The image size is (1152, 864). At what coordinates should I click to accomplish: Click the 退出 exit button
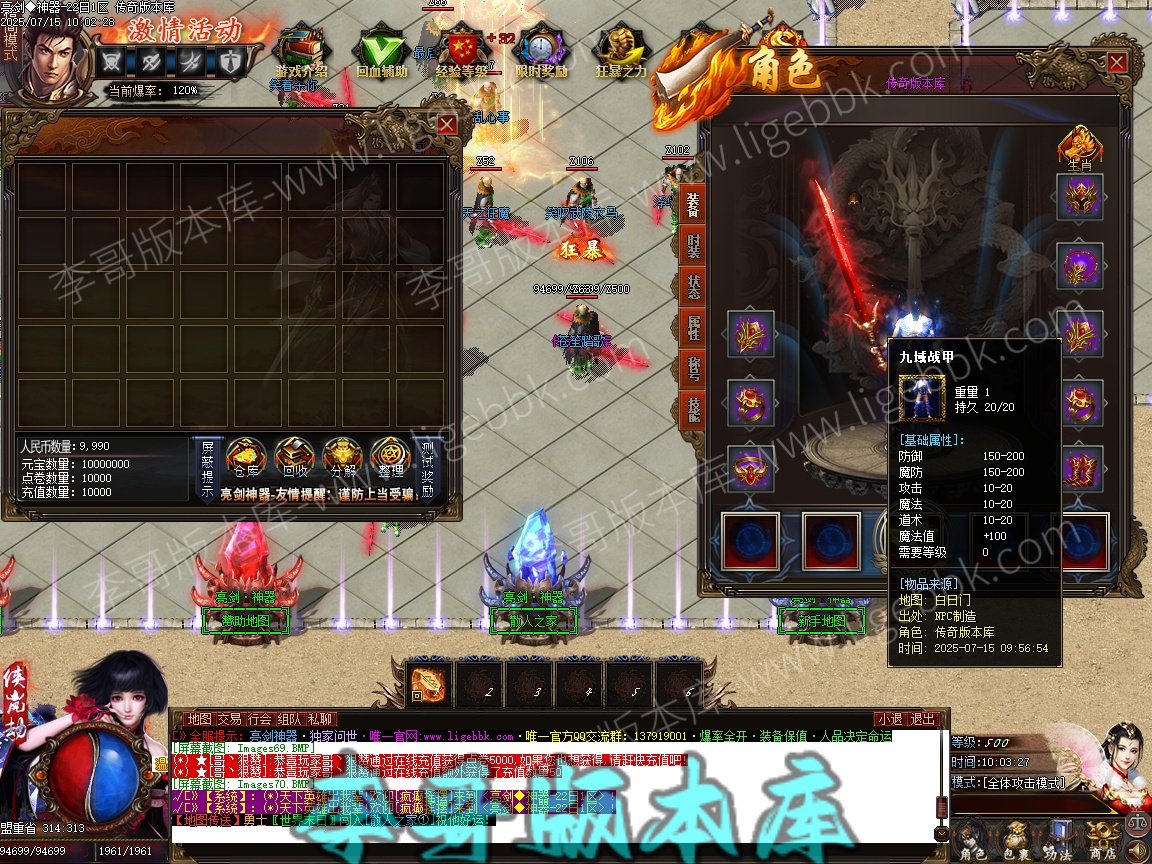[923, 719]
